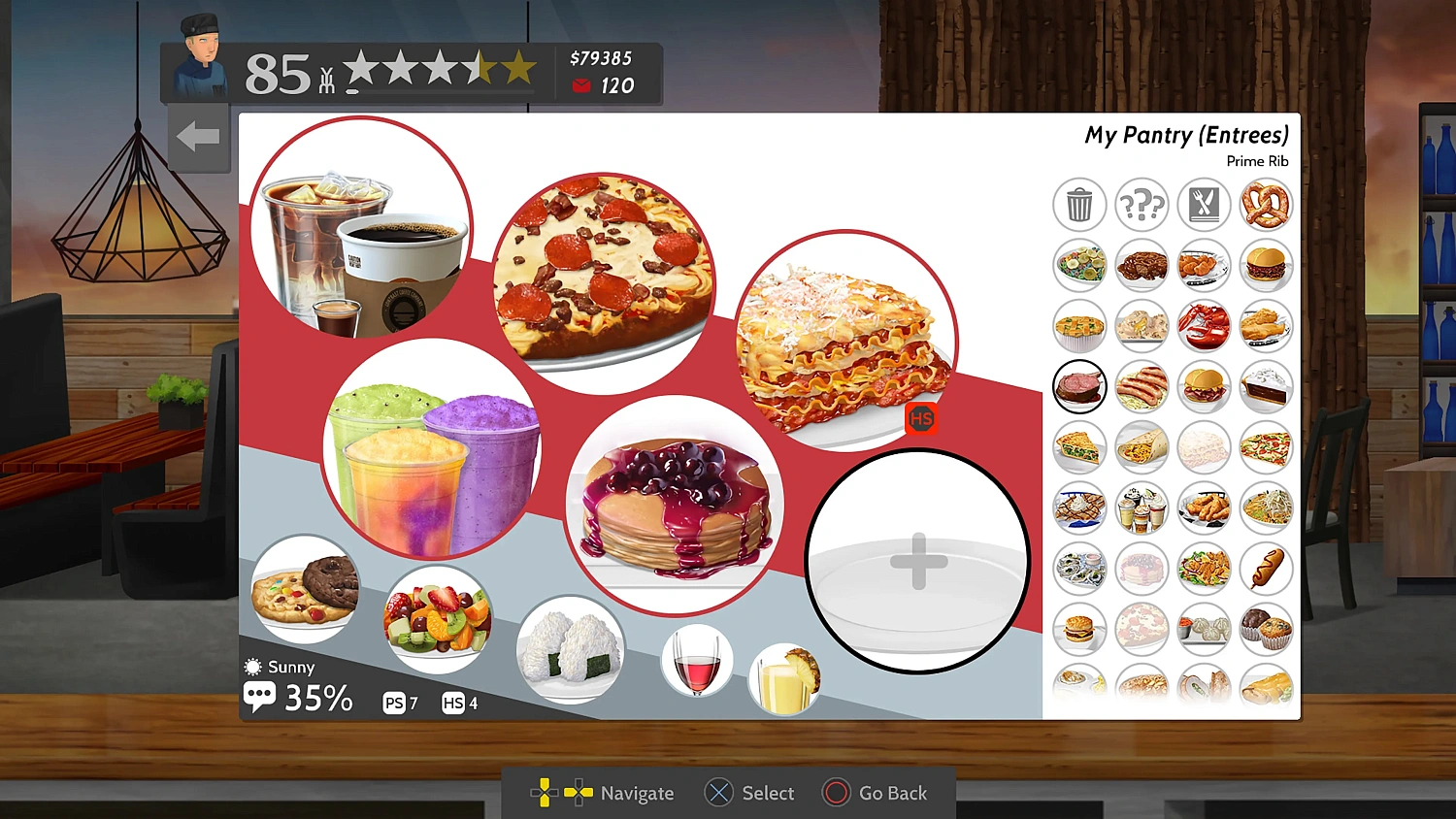This screenshot has height=819, width=1456.
Task: Select the pretzel pantry item
Action: tap(1266, 205)
